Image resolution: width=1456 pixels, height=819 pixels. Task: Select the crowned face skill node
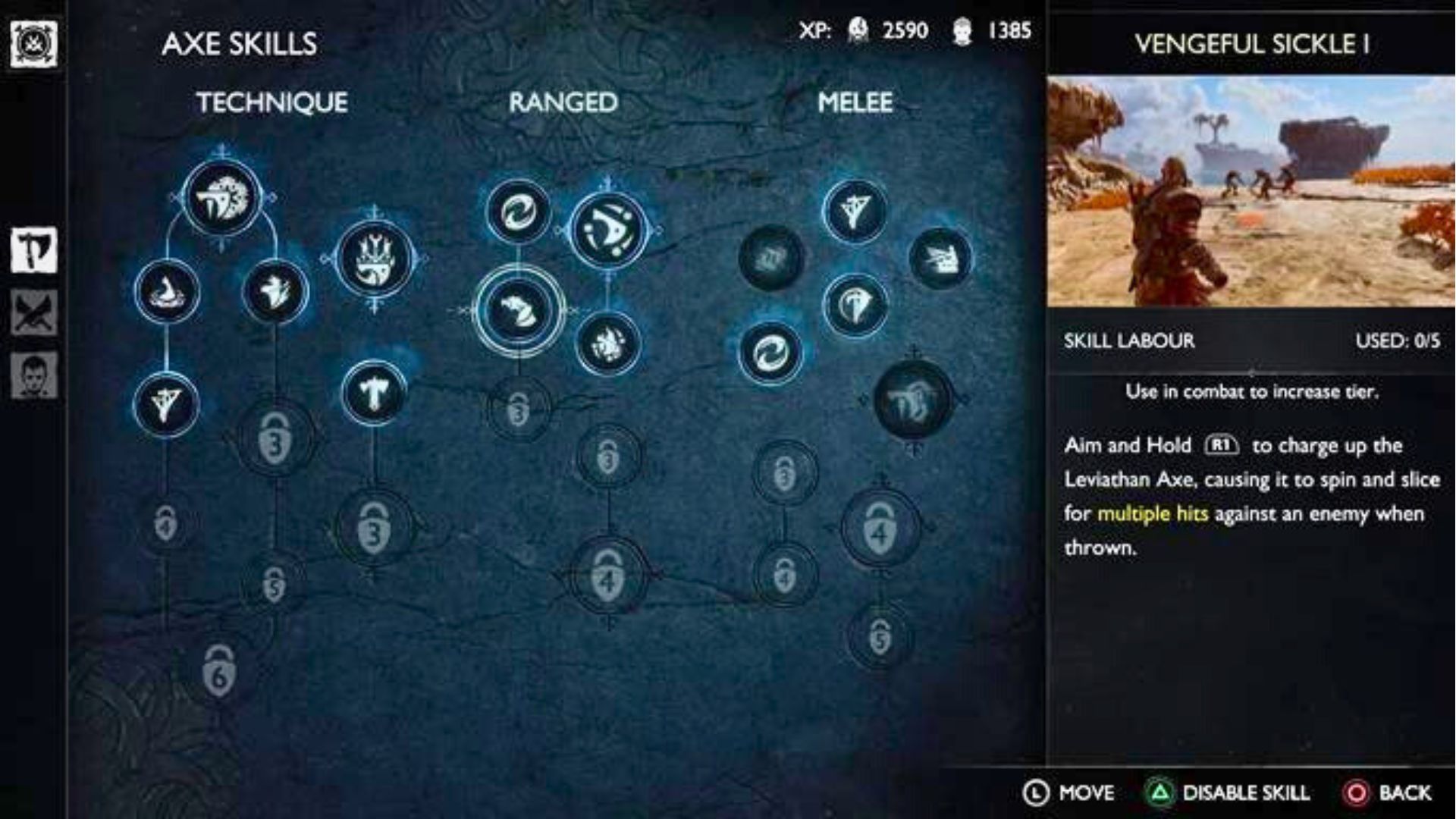click(x=375, y=259)
